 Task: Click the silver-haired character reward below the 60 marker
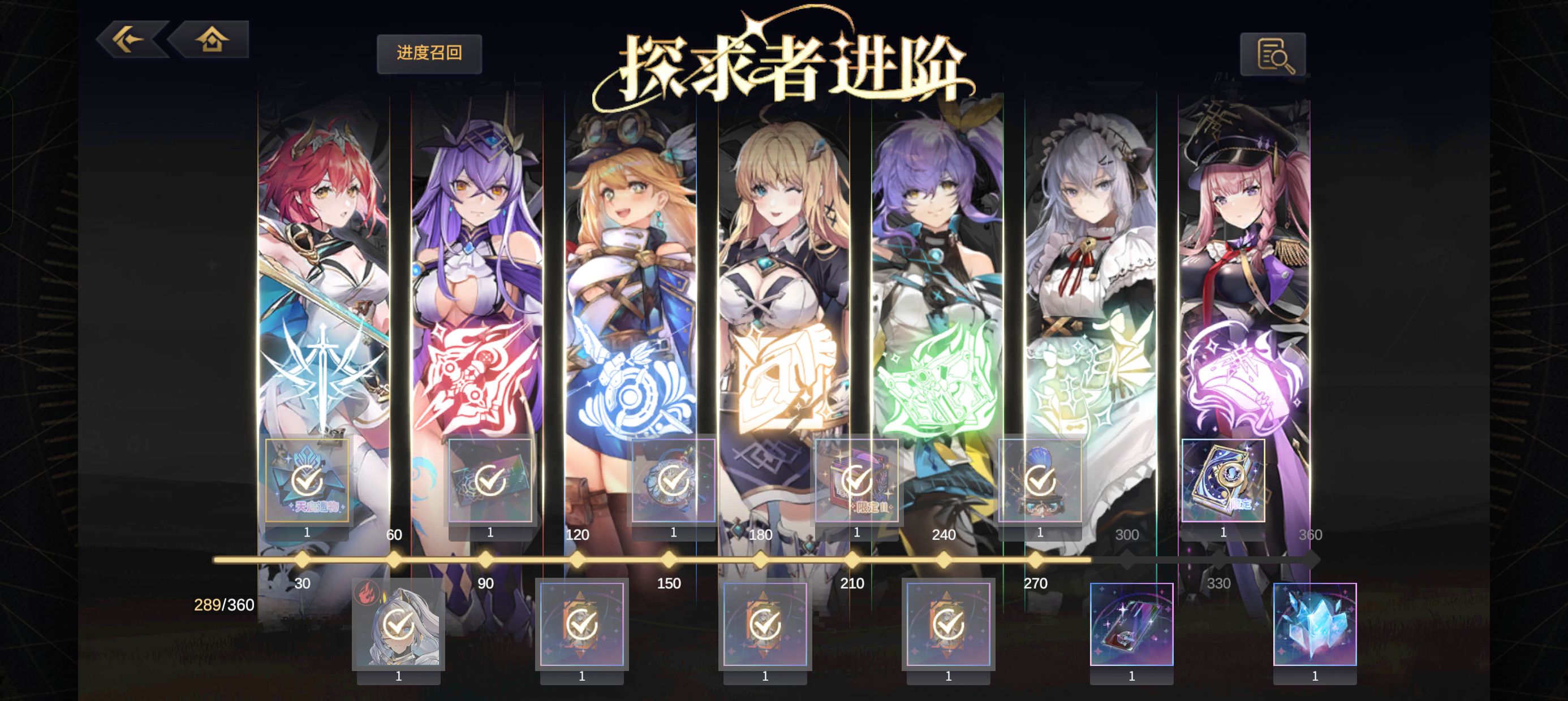pyautogui.click(x=399, y=624)
